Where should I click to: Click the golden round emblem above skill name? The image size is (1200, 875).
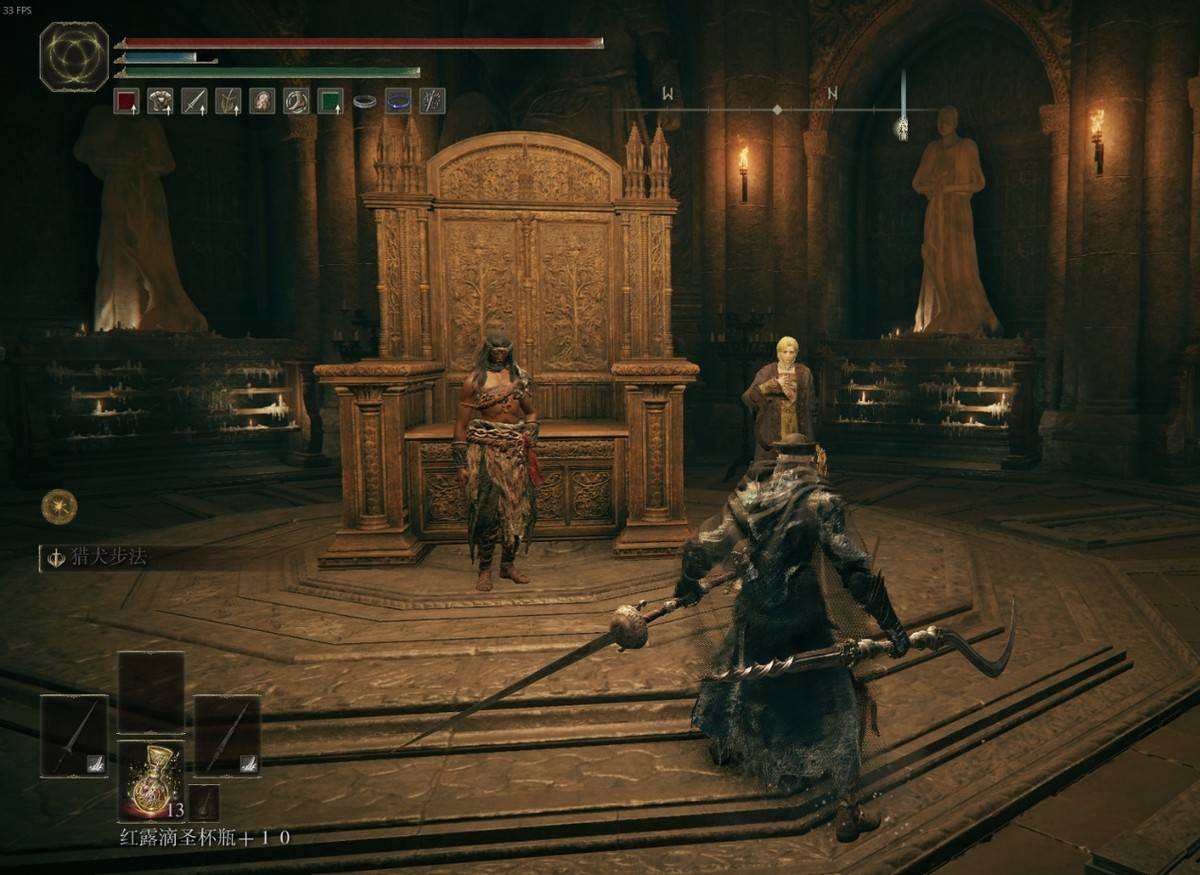(59, 507)
